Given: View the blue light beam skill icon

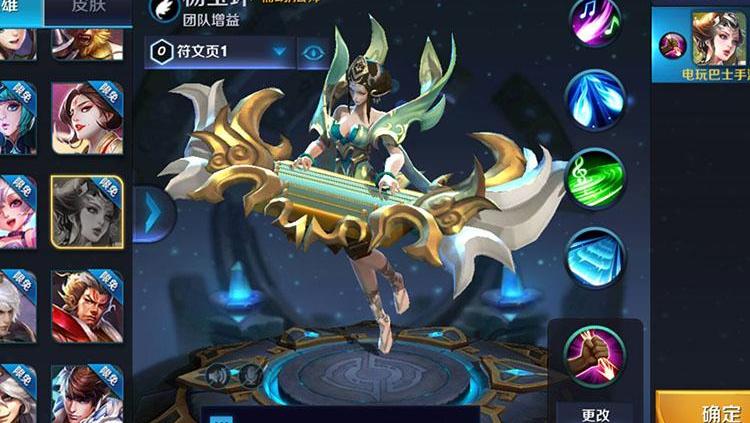Looking at the screenshot, I should coord(595,99).
